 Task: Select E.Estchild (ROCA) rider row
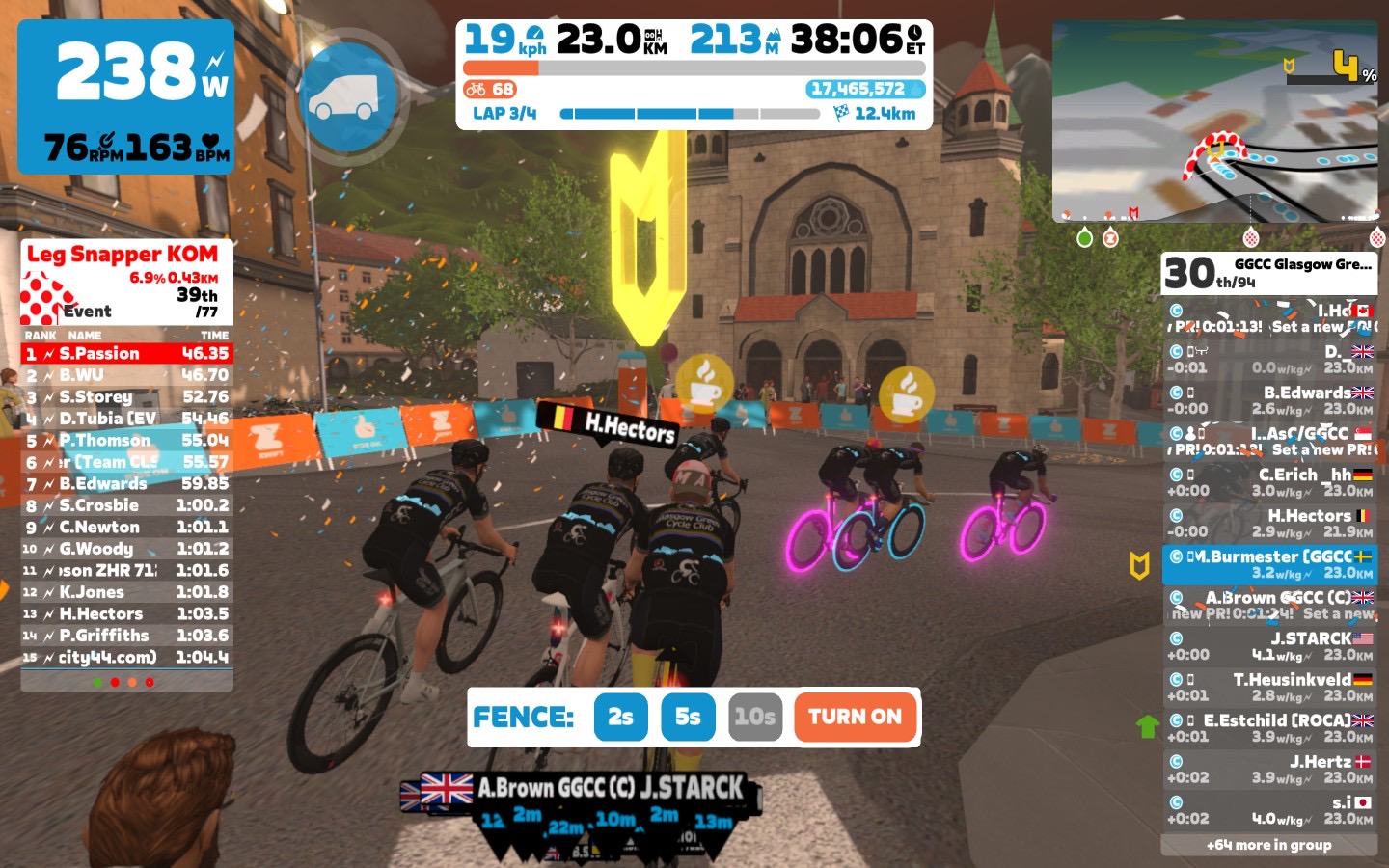point(1269,728)
